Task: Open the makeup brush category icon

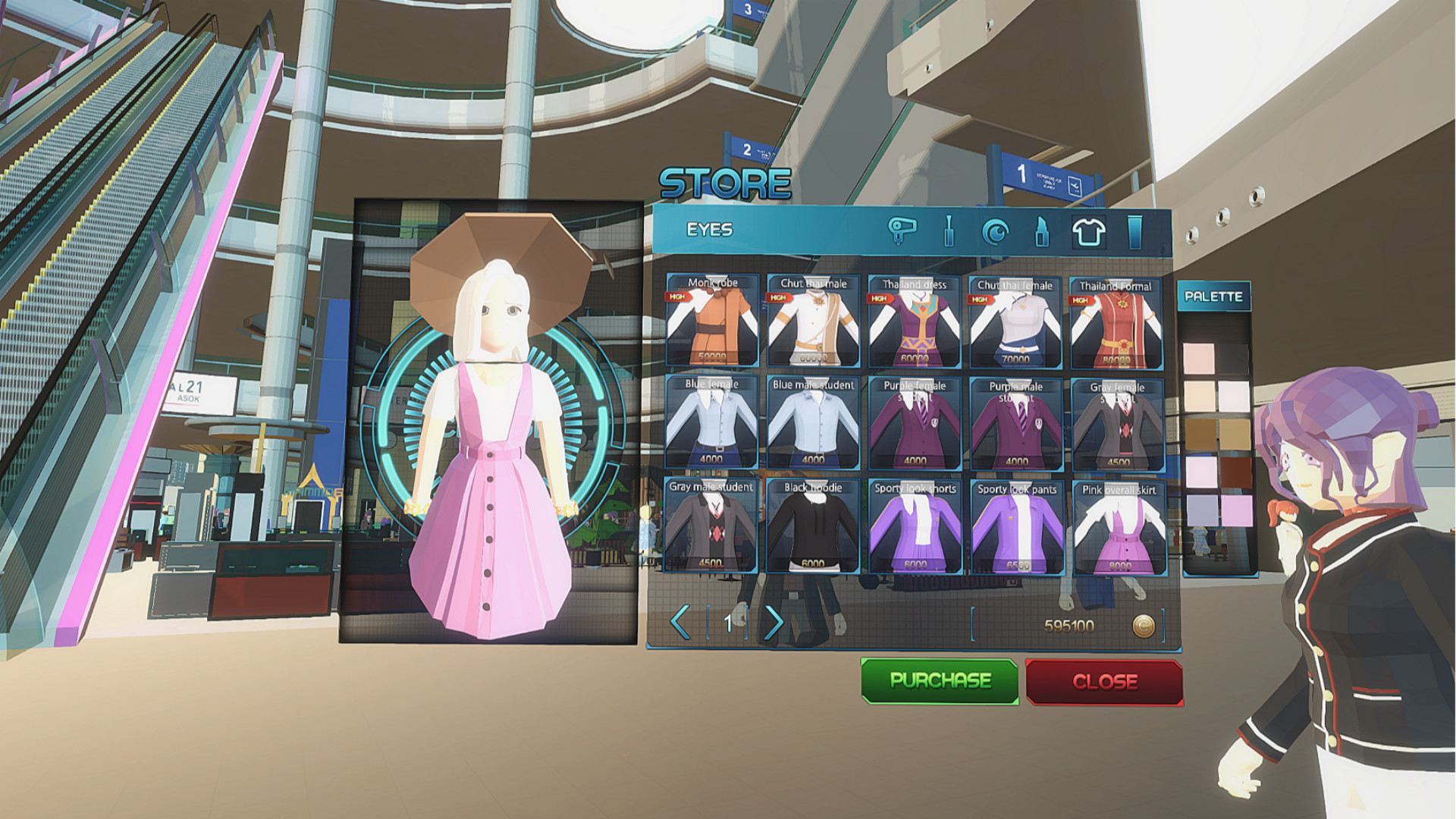Action: (x=949, y=231)
